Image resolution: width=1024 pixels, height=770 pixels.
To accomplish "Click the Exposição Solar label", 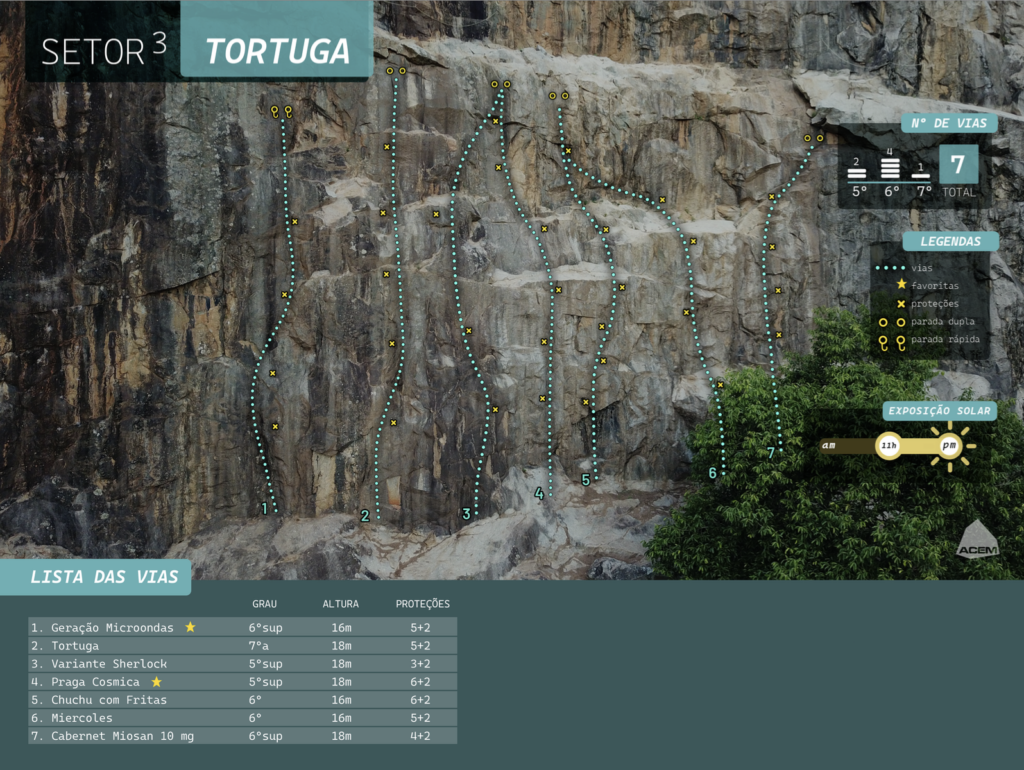I will [939, 411].
